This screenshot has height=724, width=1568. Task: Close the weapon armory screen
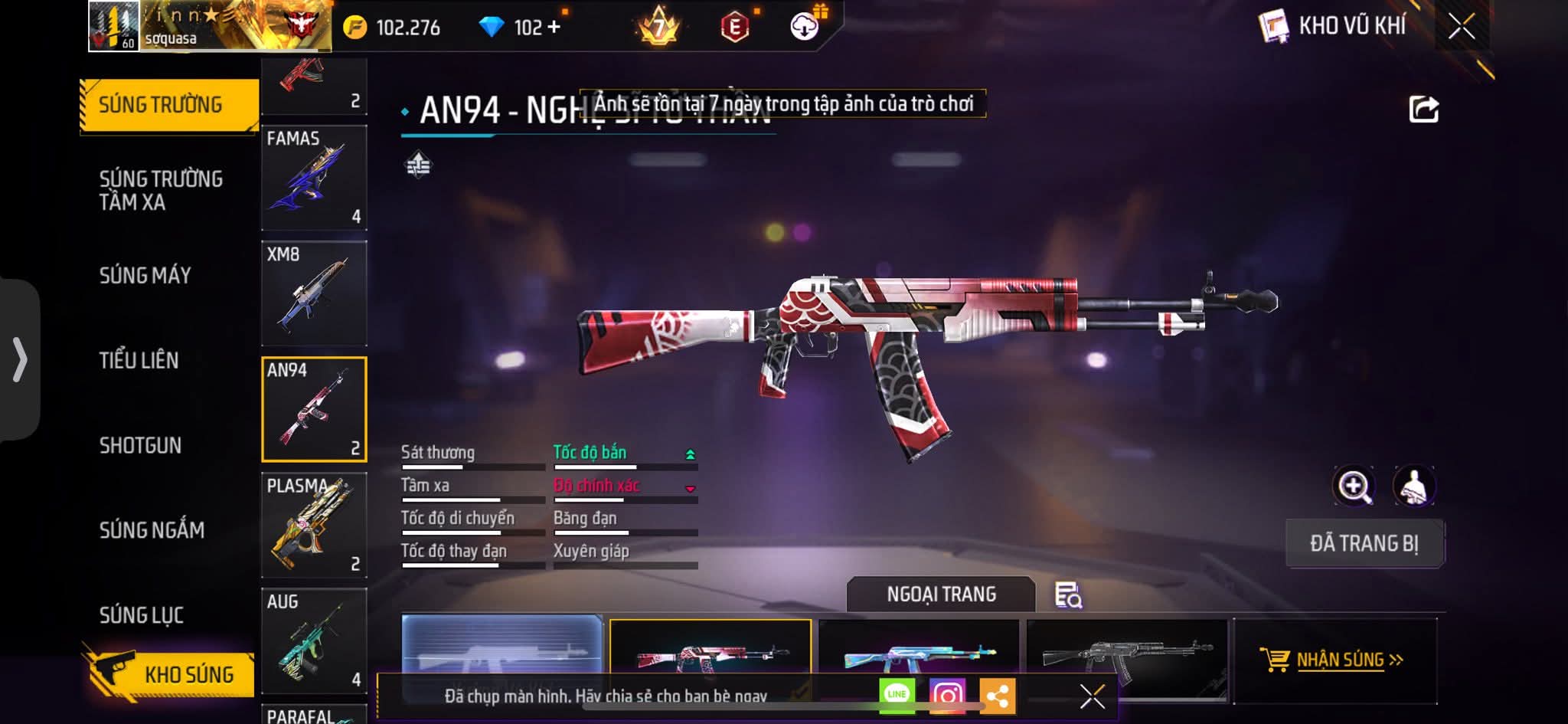[x=1461, y=27]
